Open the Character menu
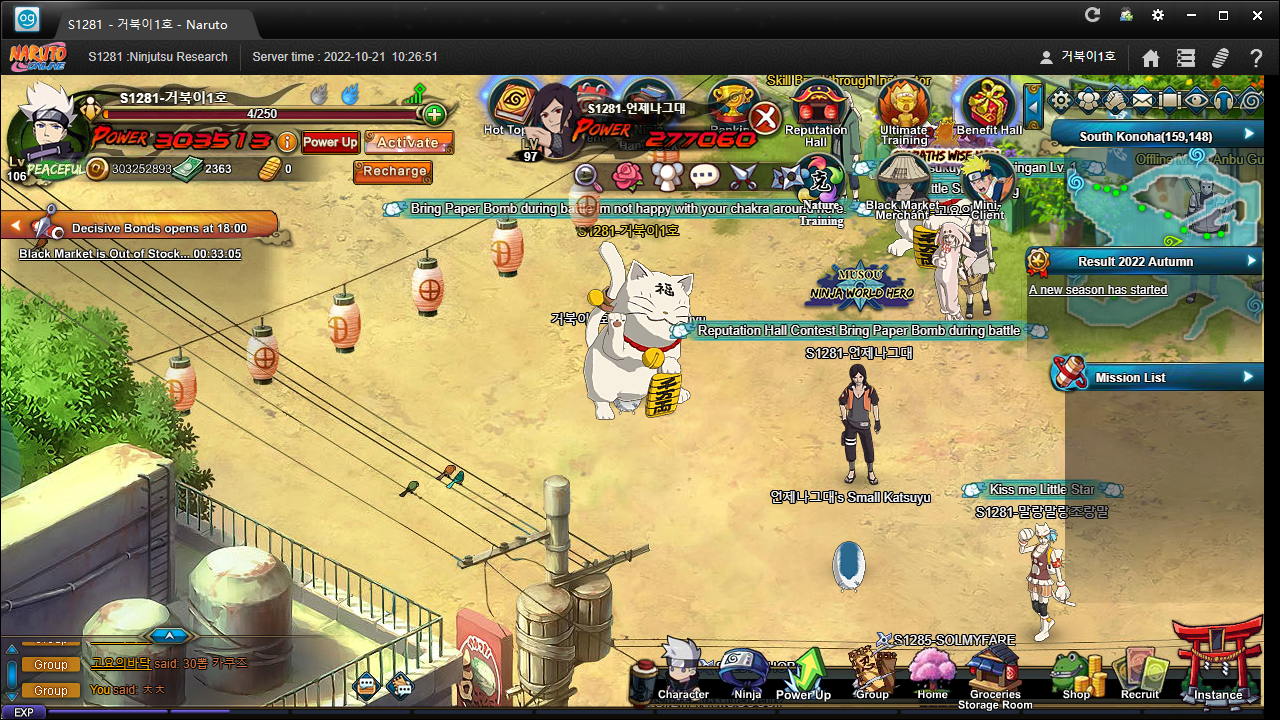 point(683,672)
